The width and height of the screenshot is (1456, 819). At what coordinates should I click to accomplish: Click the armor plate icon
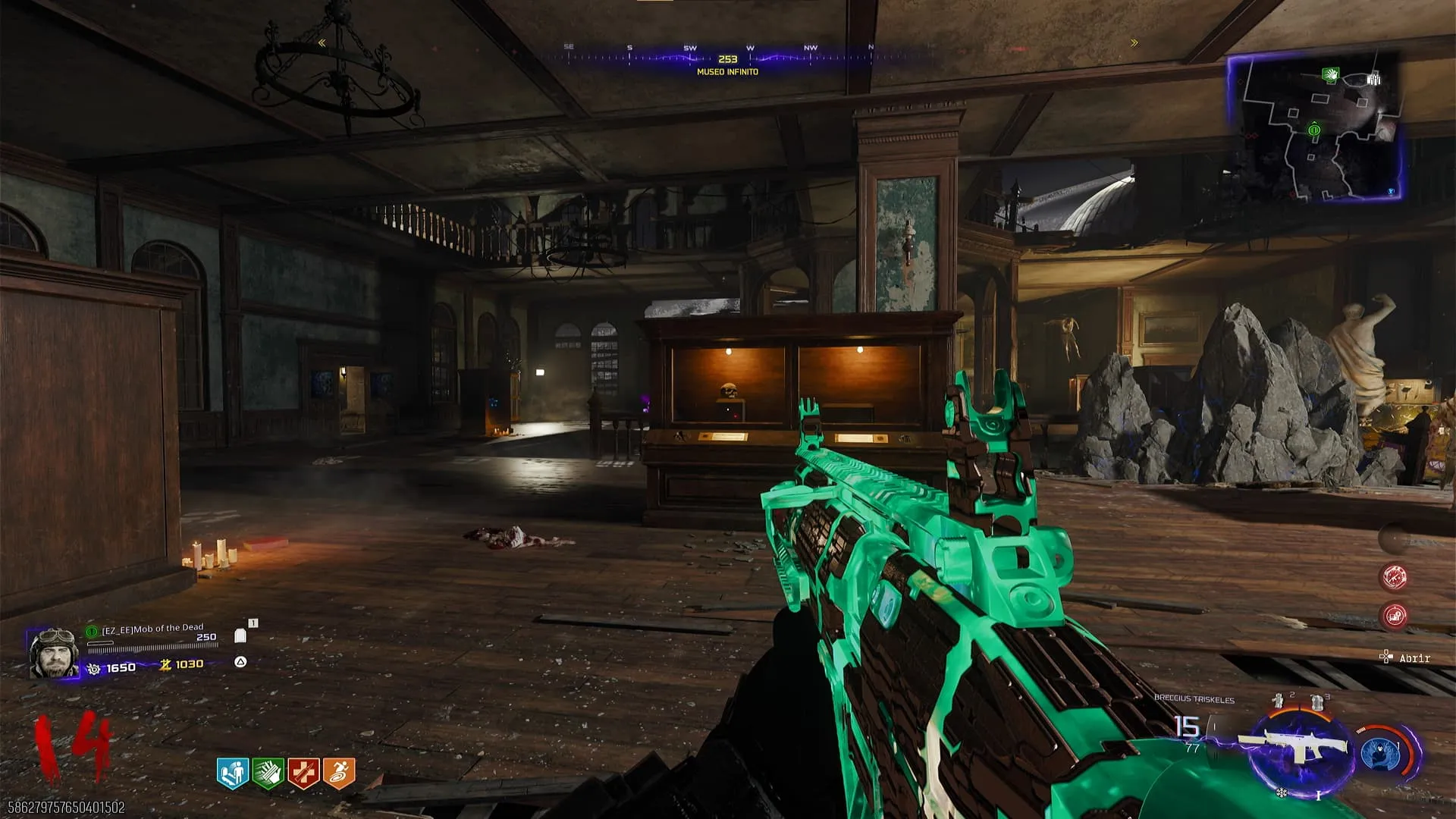tap(241, 635)
